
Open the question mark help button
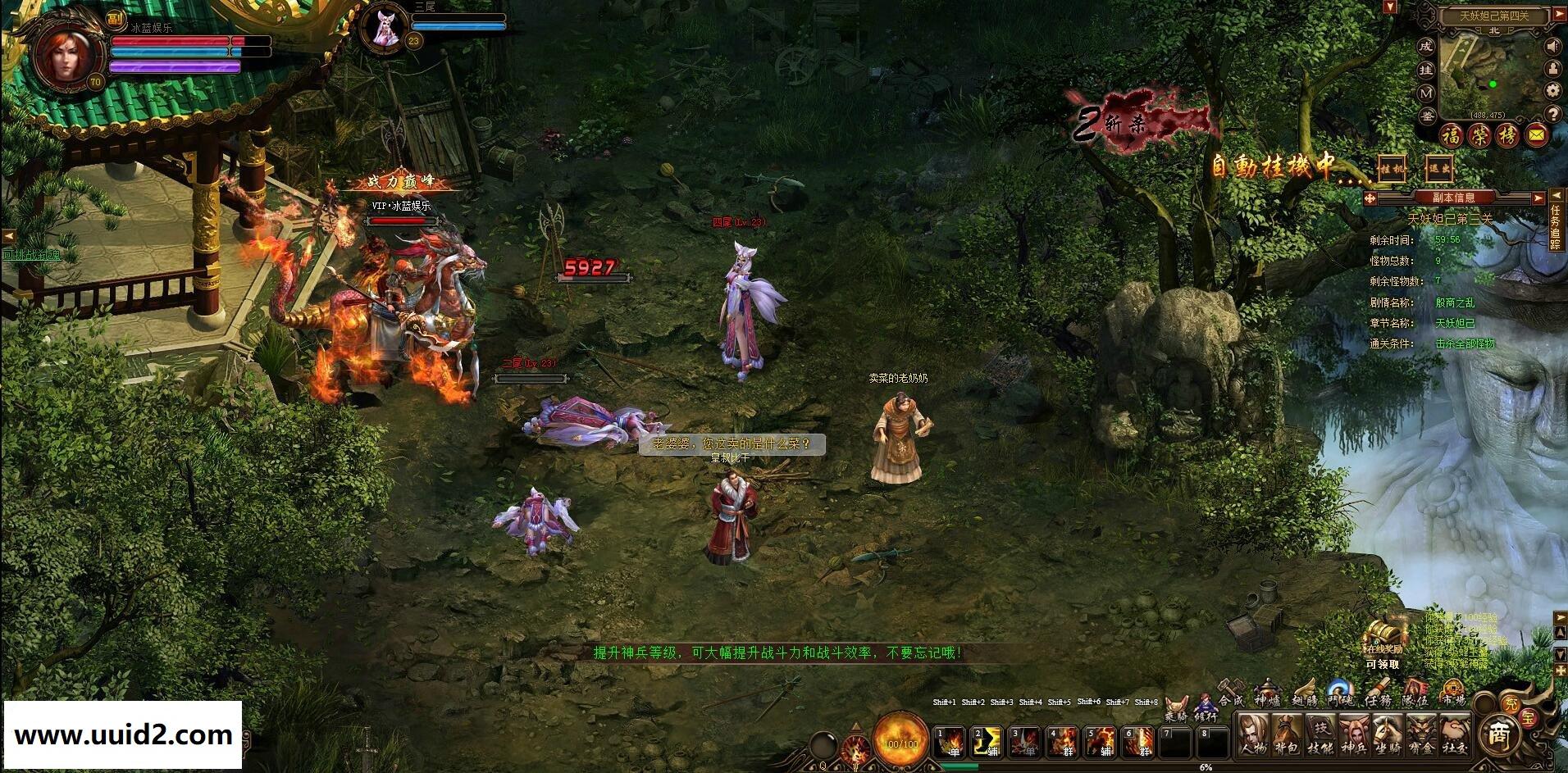click(x=1552, y=113)
